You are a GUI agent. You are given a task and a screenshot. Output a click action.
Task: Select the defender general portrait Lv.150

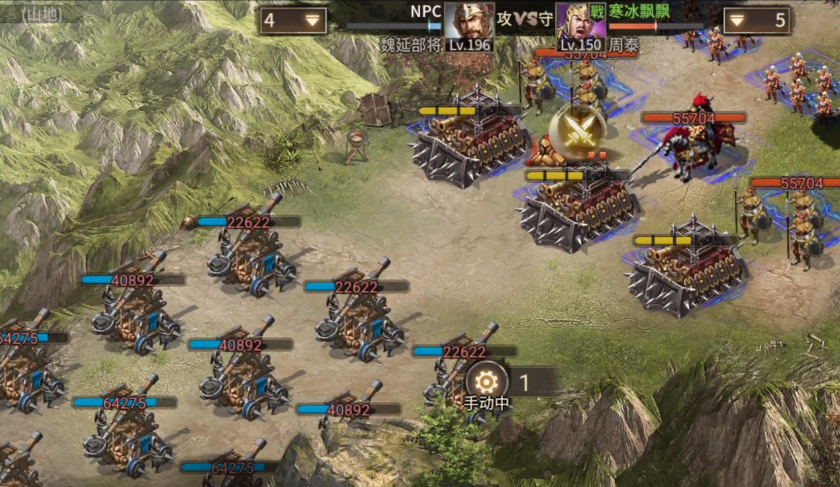580,22
